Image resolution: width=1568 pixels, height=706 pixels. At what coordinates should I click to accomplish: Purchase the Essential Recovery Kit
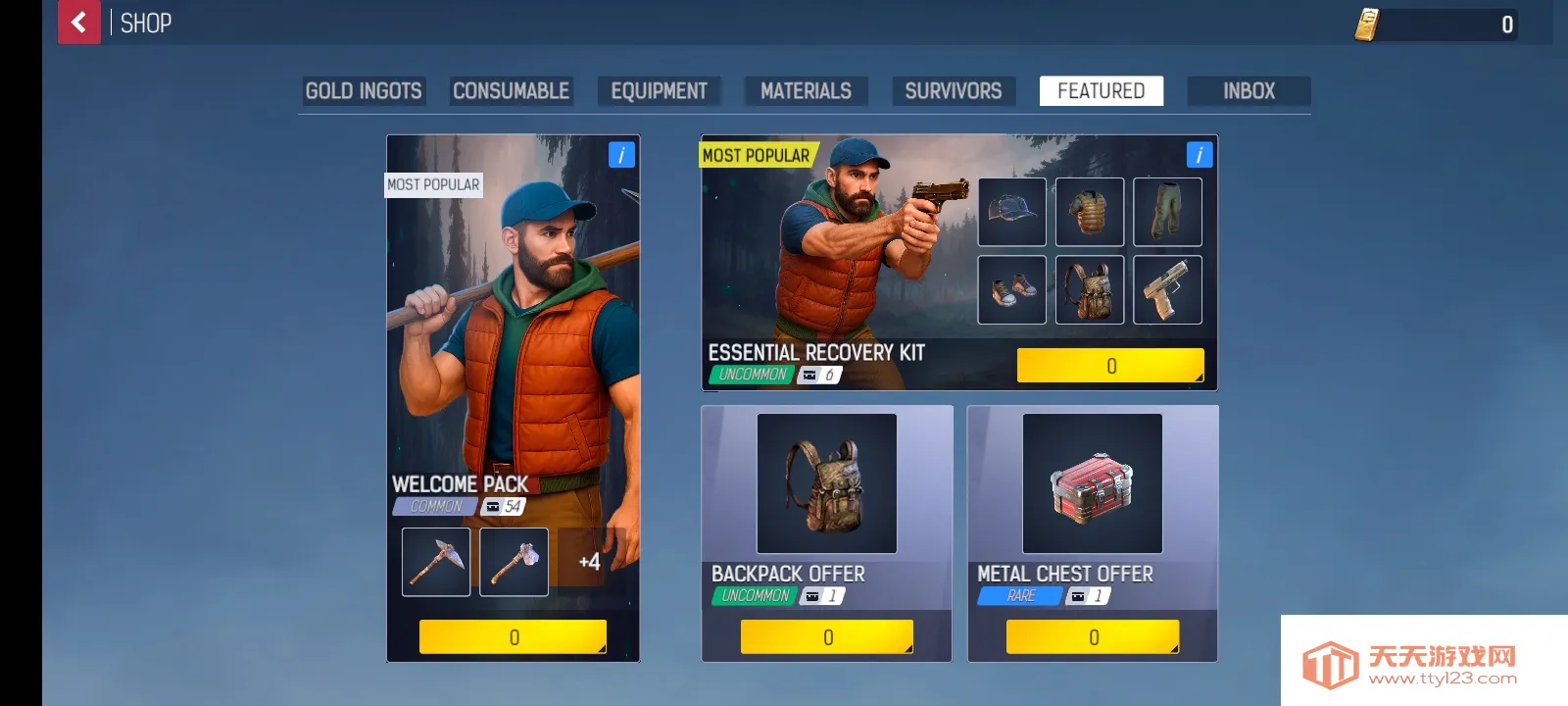point(1110,366)
